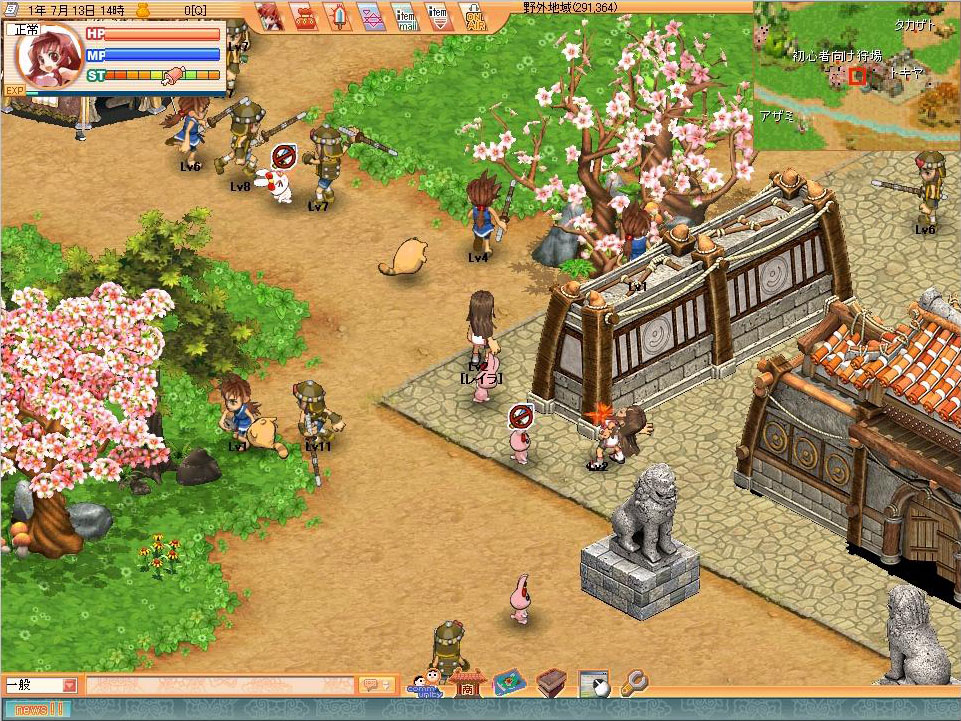Viewport: 961px width, 721px height.
Task: Click the speech bubble chat options button
Action: 376,685
